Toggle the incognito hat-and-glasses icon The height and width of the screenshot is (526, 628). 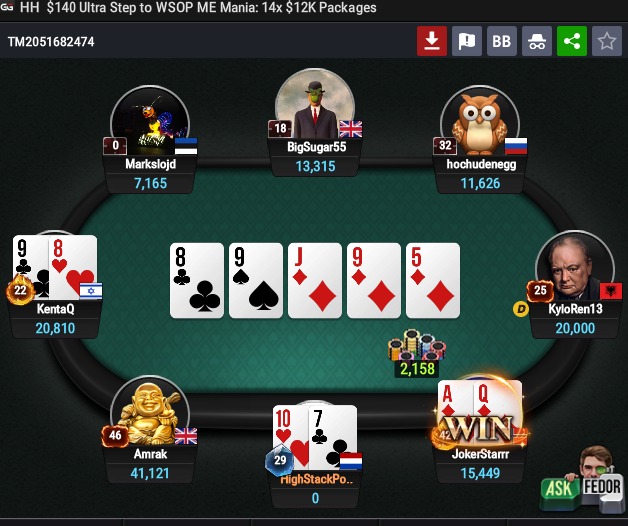point(537,41)
